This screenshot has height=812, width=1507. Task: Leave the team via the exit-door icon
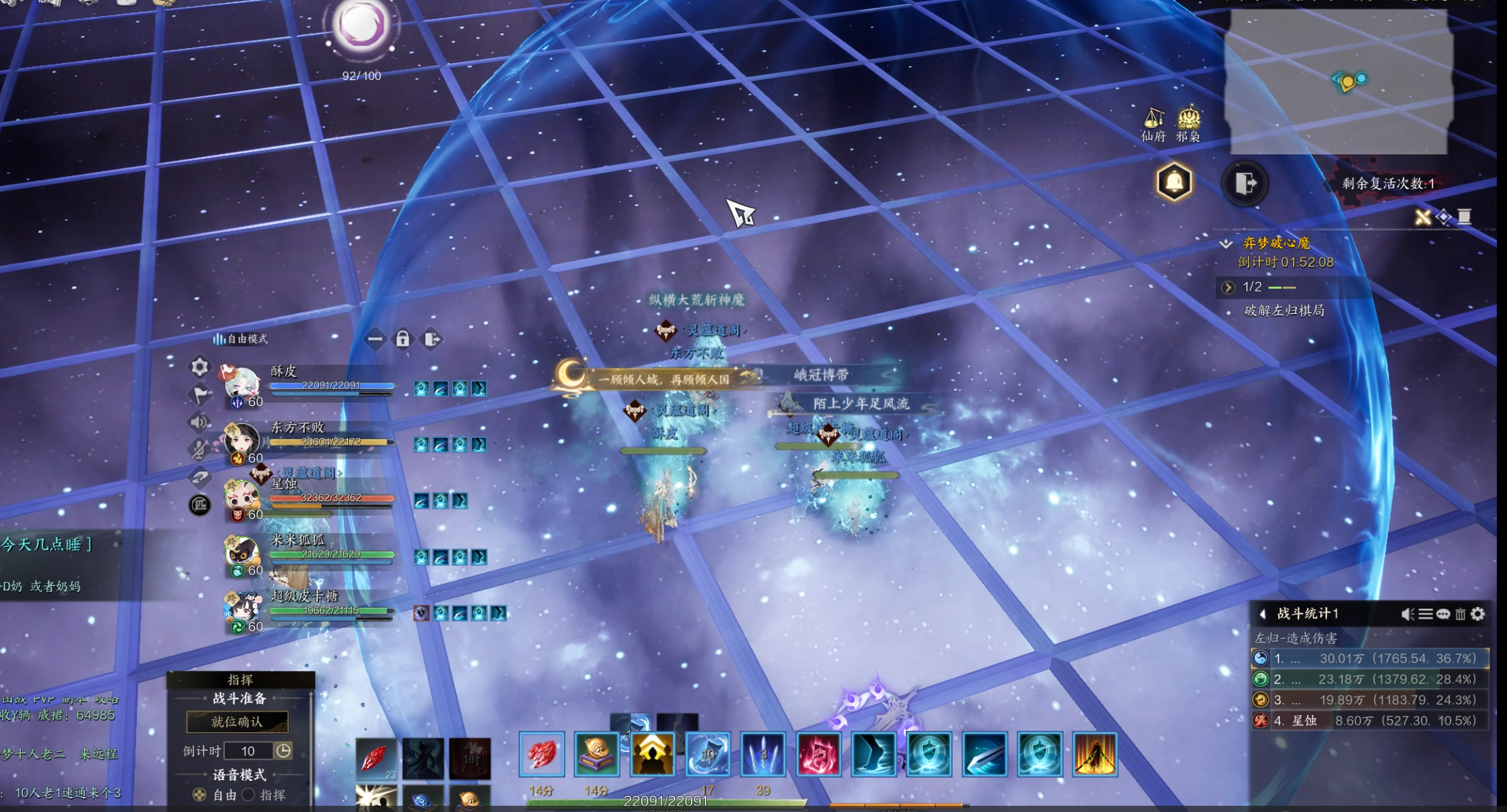(x=432, y=339)
